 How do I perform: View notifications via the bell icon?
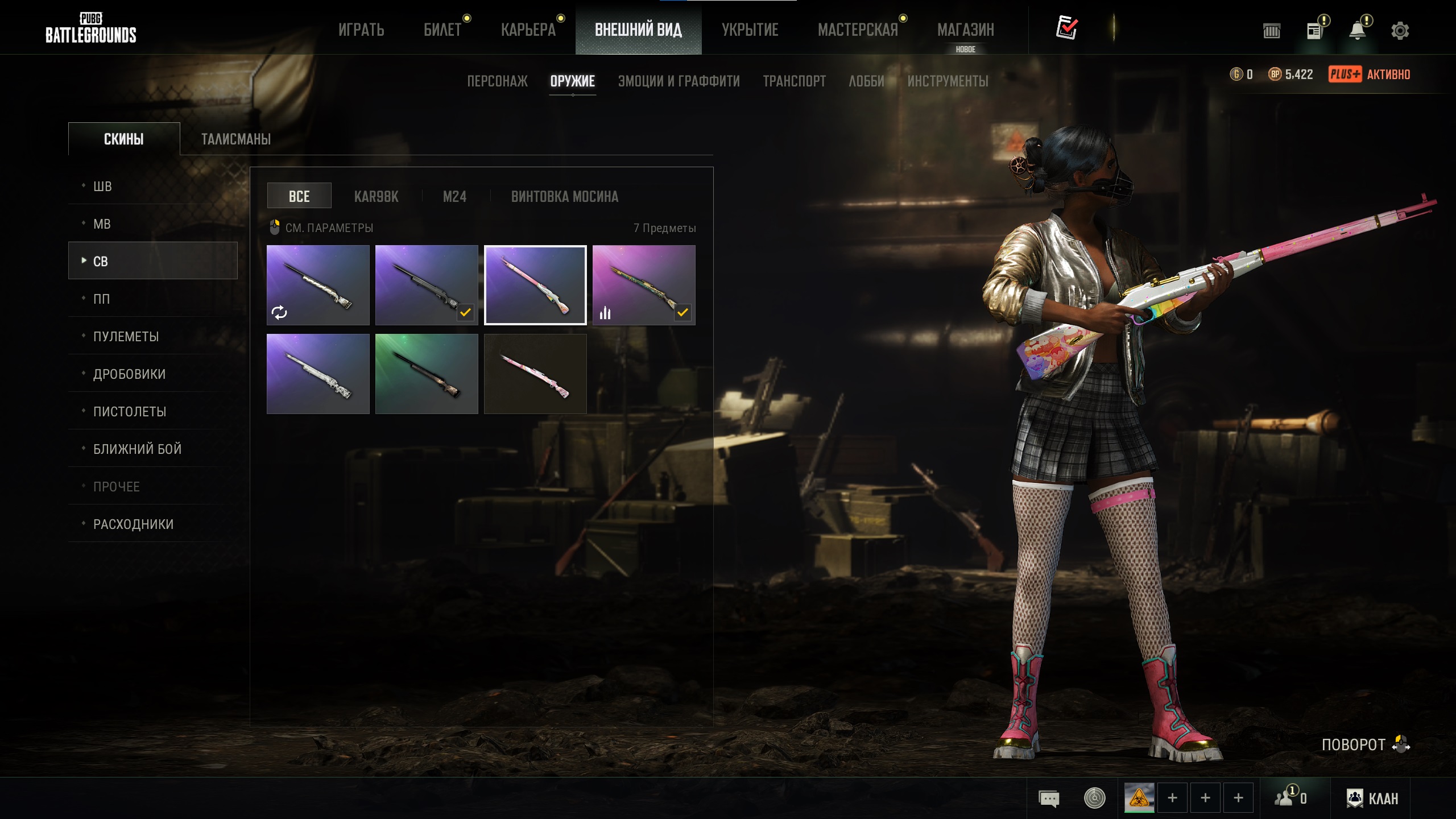tap(1357, 31)
